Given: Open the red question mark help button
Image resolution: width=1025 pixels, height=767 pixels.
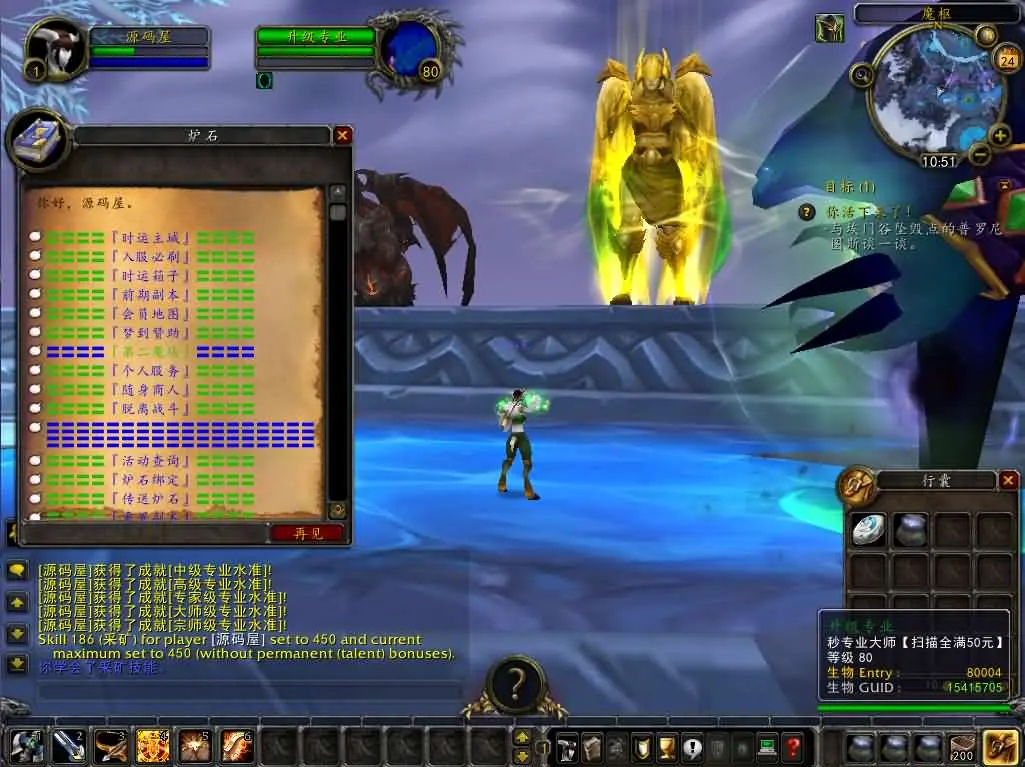Looking at the screenshot, I should pyautogui.click(x=792, y=746).
